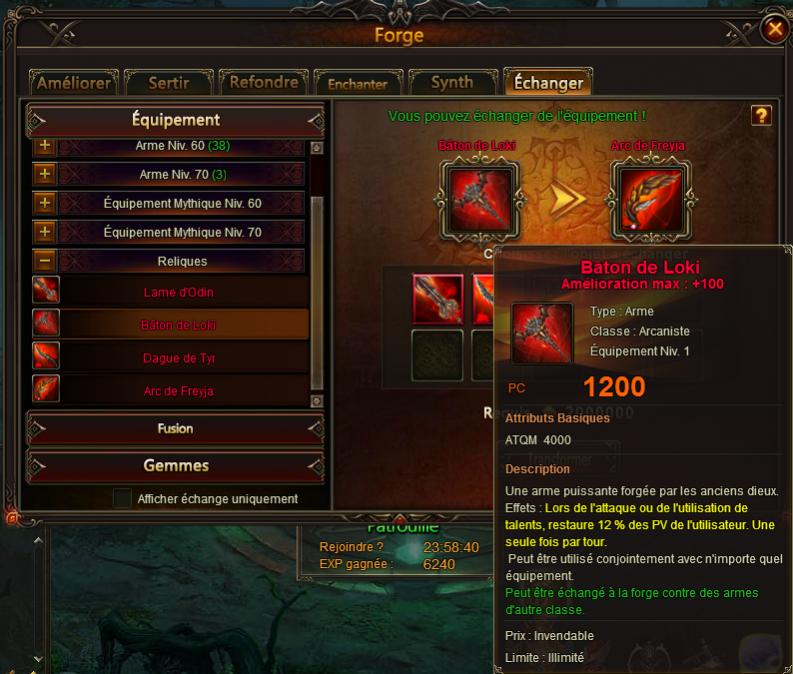
Task: Expand the Arme Niv. 60 category
Action: [x=44, y=146]
